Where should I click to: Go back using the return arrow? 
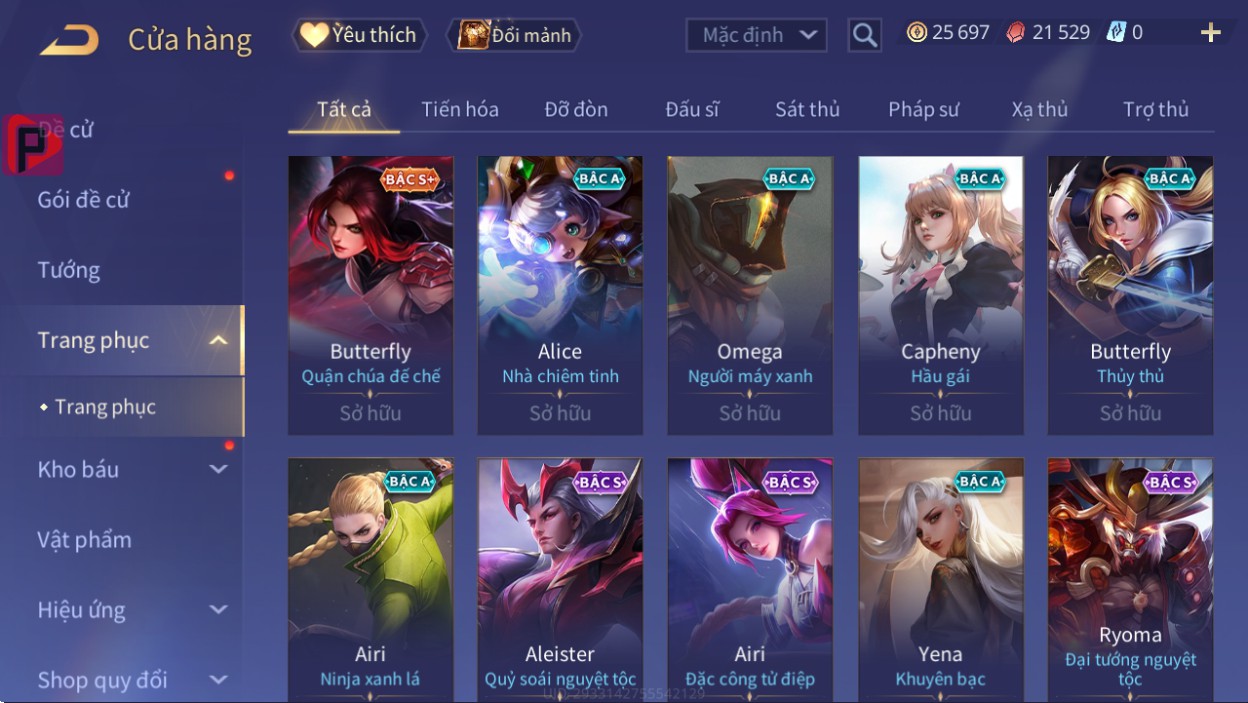click(69, 40)
